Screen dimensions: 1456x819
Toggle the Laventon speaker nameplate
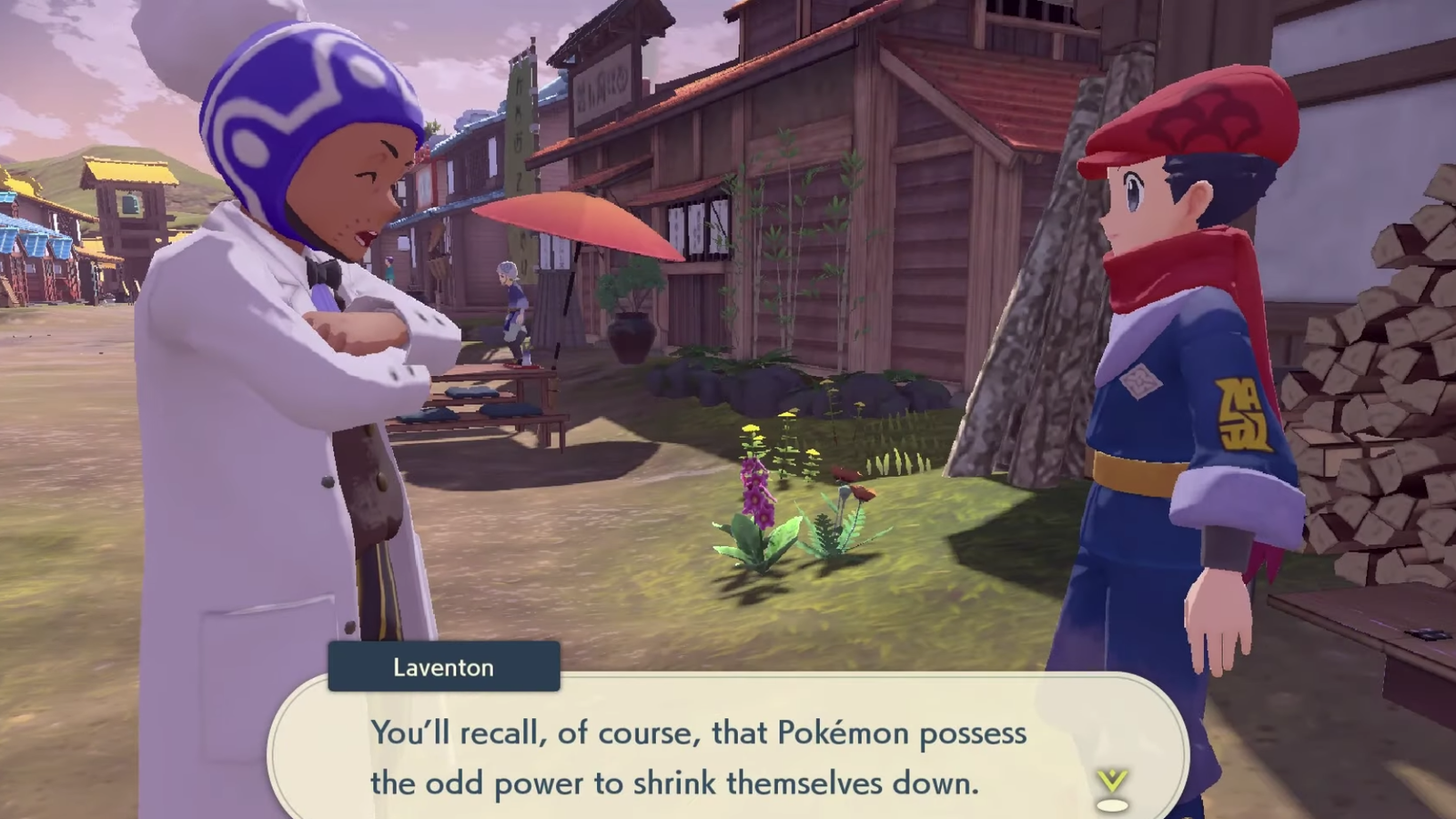[443, 667]
